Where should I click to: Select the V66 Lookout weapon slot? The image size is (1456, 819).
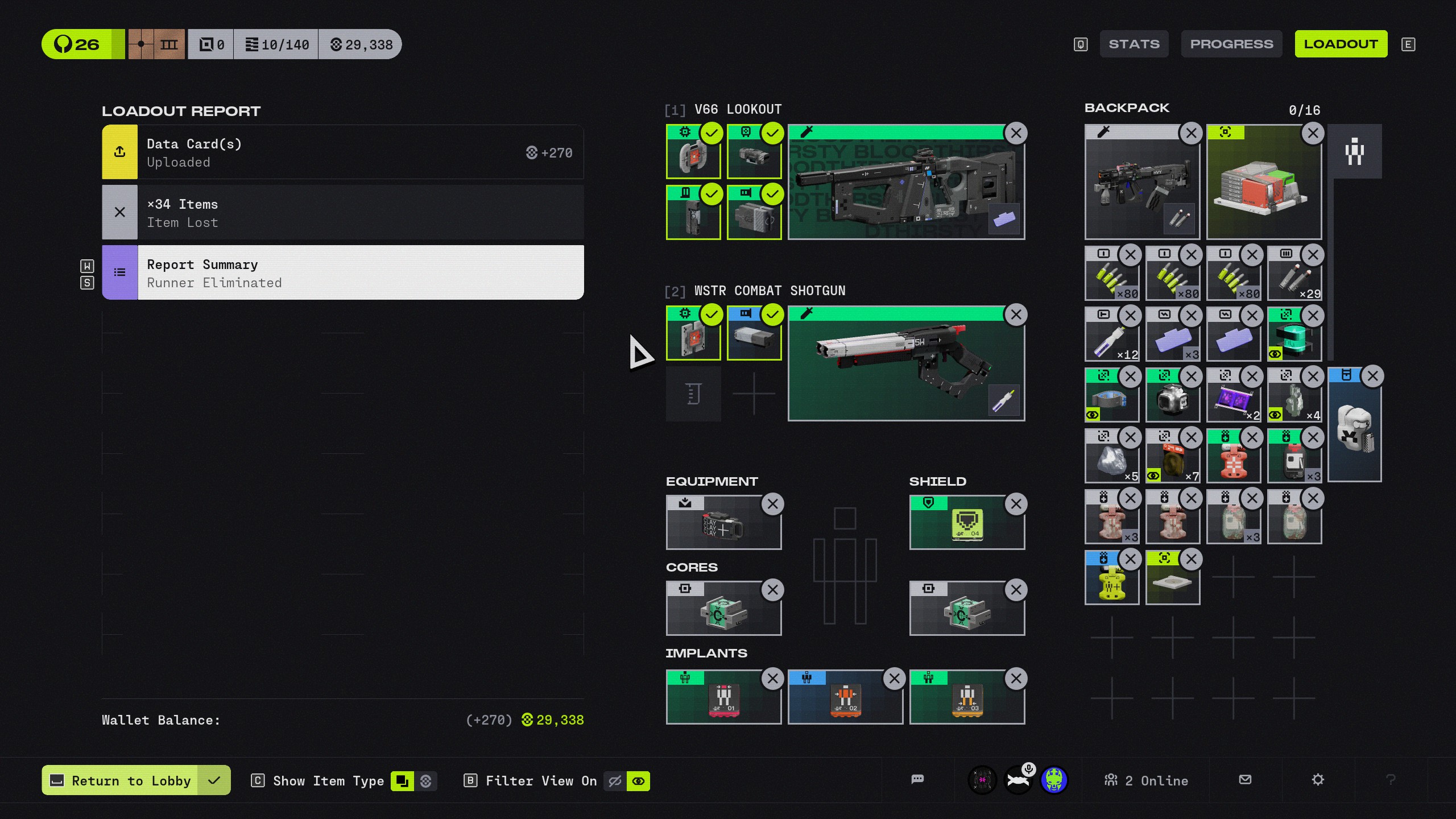(x=905, y=183)
